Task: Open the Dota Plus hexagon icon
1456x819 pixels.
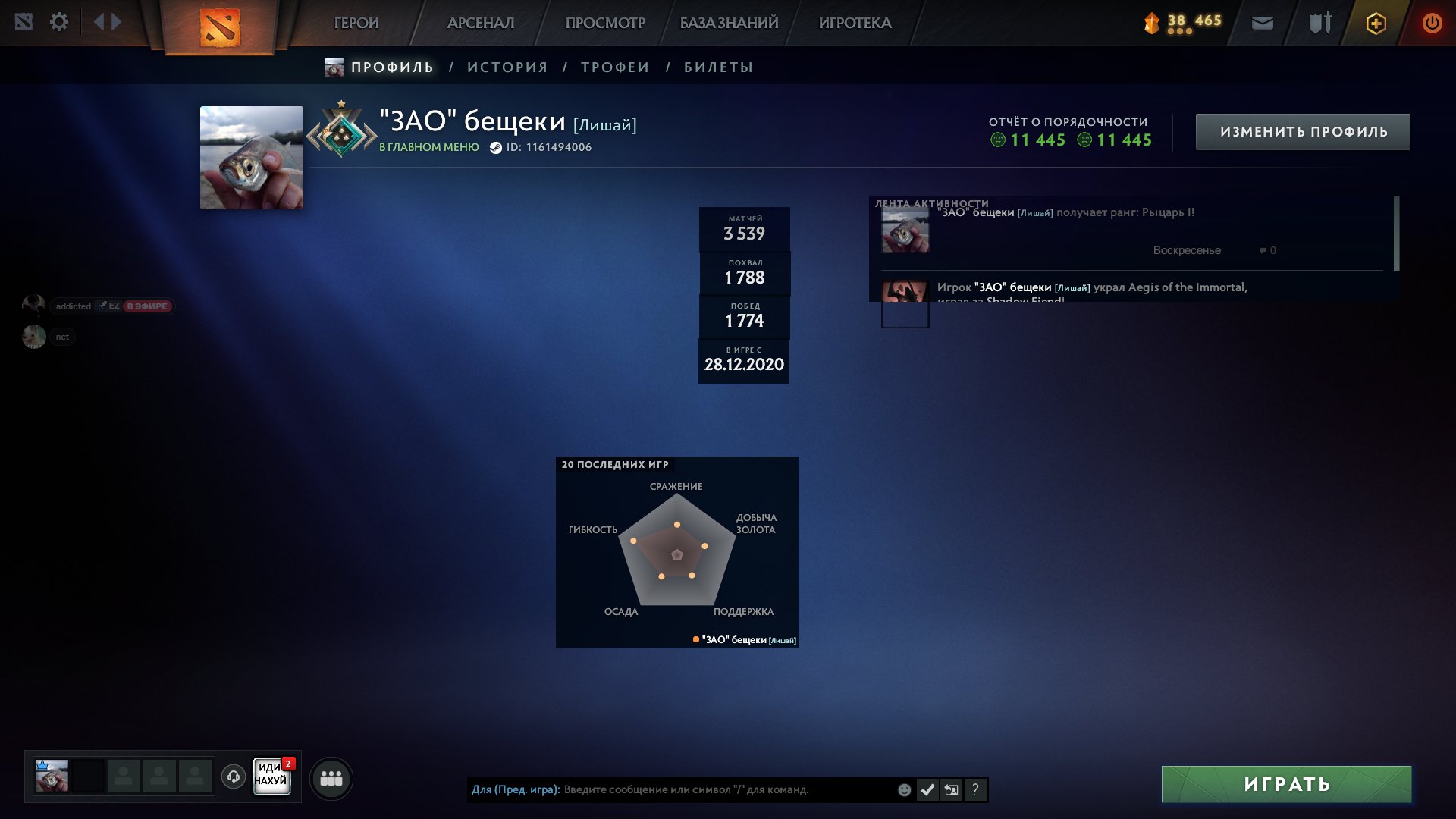Action: 1375,23
